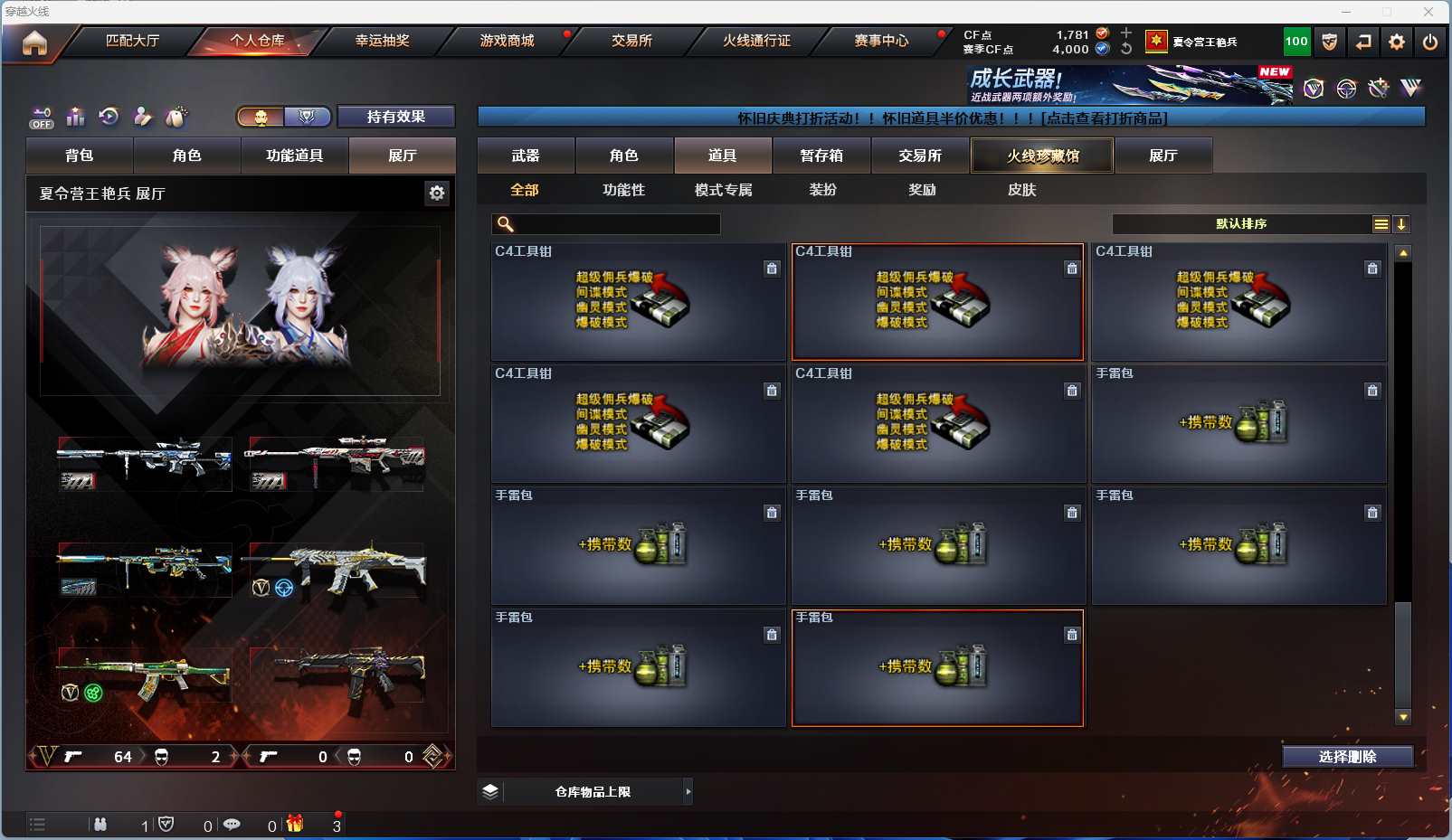Open the gear settings in top bar

pyautogui.click(x=1397, y=42)
